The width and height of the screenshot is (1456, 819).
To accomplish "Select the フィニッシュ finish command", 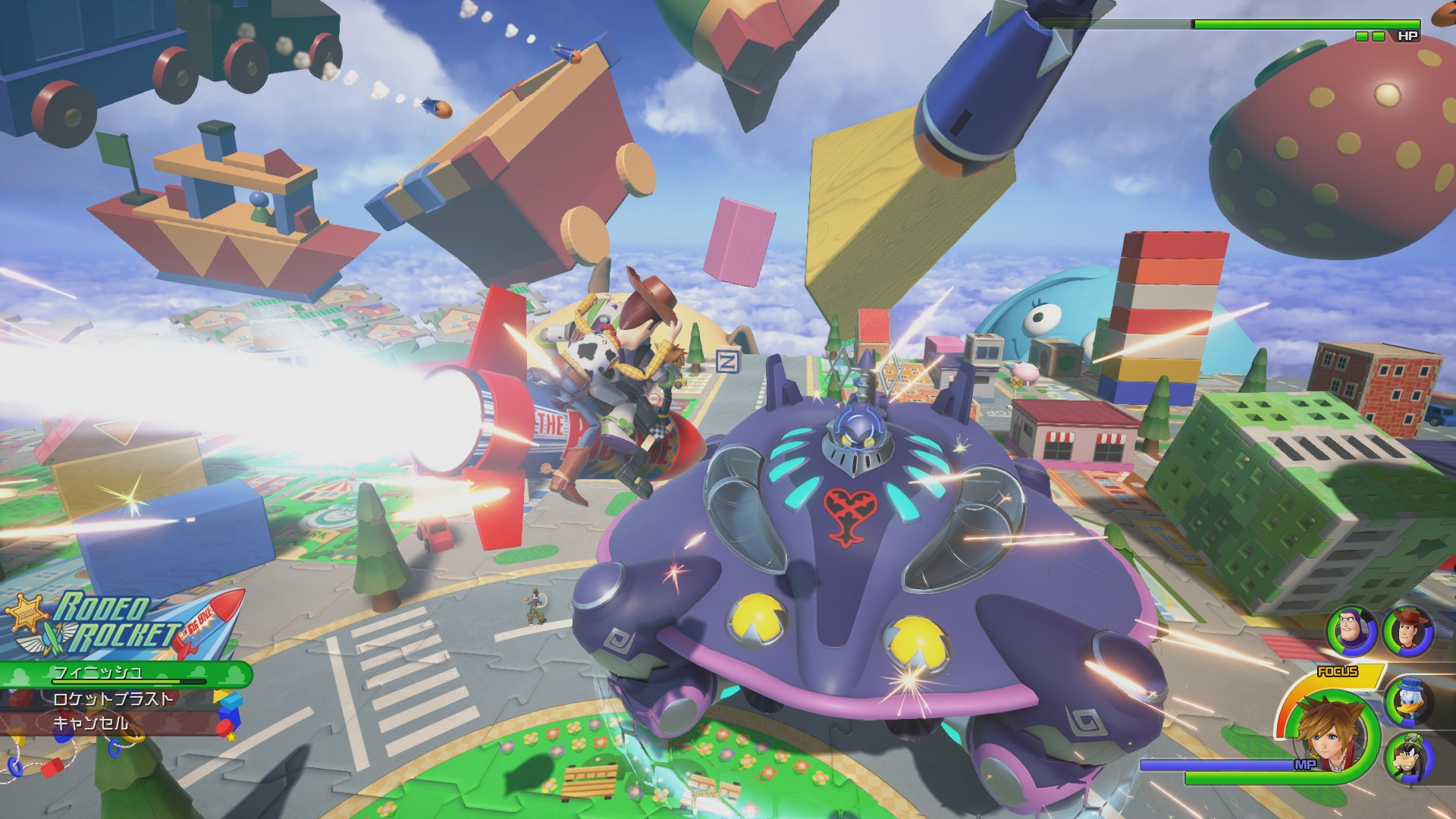I will coord(99,675).
